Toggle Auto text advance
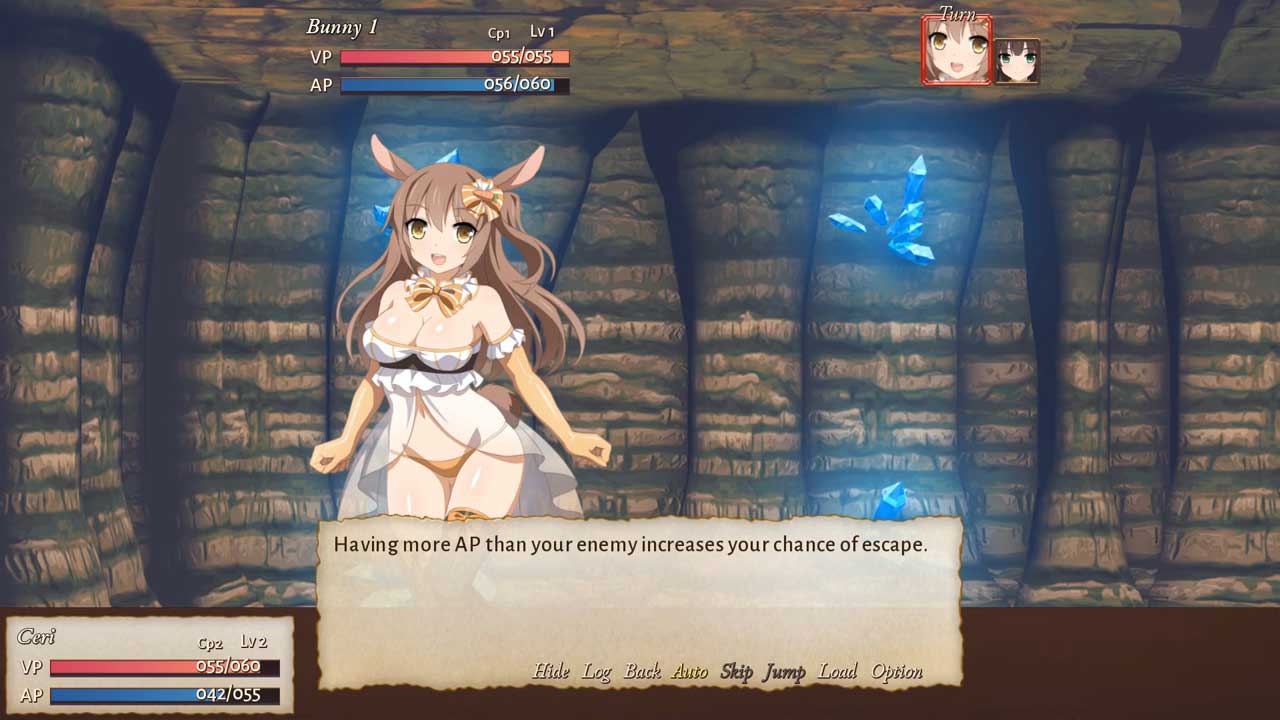This screenshot has width=1280, height=720. point(690,671)
